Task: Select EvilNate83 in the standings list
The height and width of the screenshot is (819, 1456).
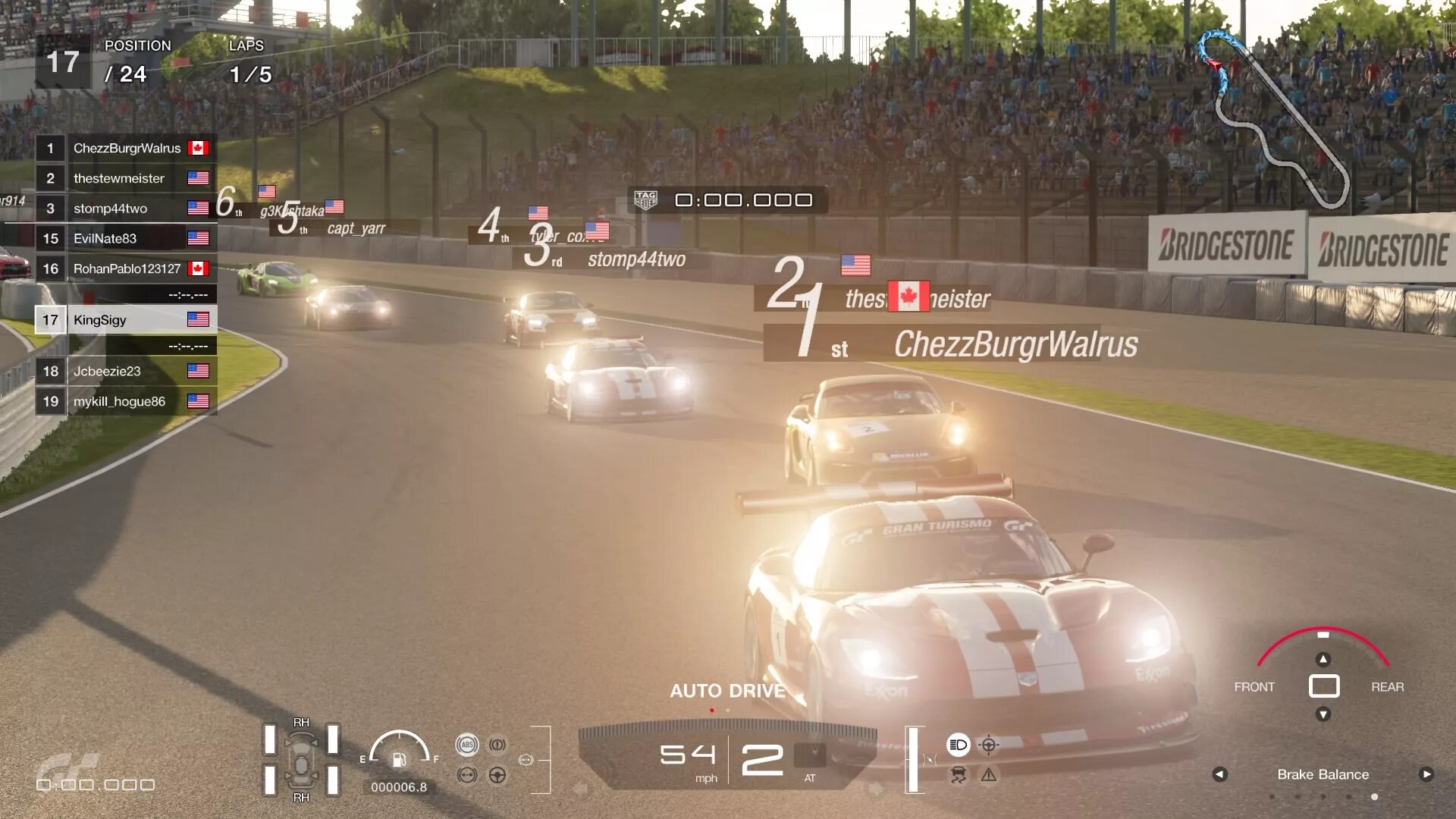Action: (x=127, y=238)
